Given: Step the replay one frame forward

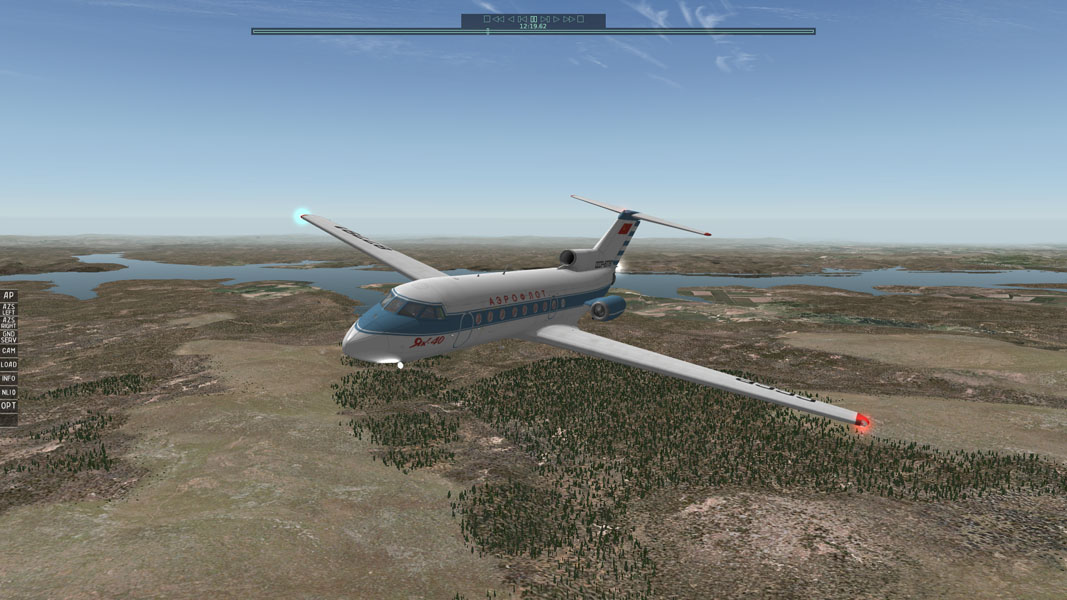Looking at the screenshot, I should point(545,19).
